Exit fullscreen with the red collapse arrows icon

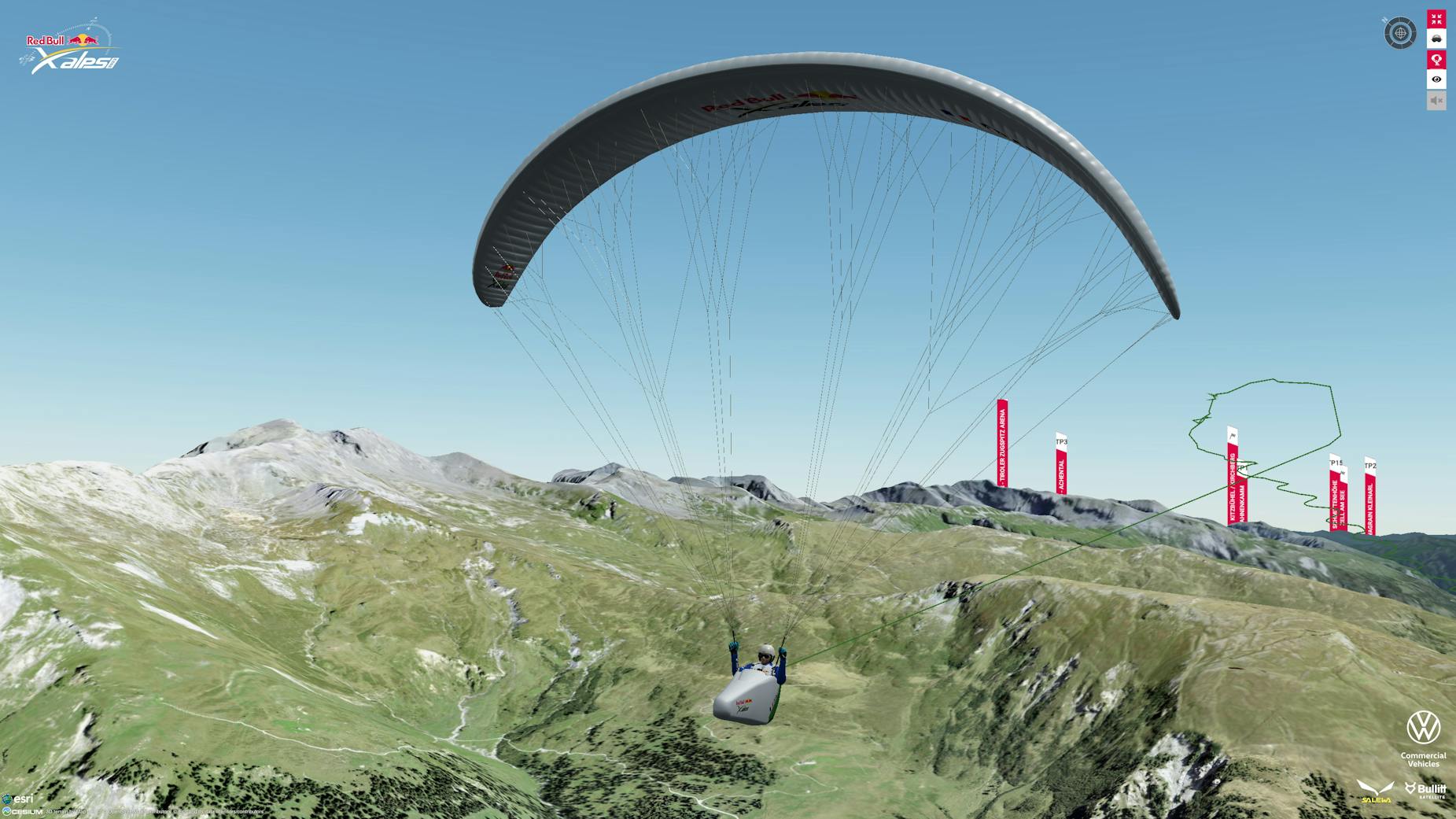pyautogui.click(x=1436, y=19)
